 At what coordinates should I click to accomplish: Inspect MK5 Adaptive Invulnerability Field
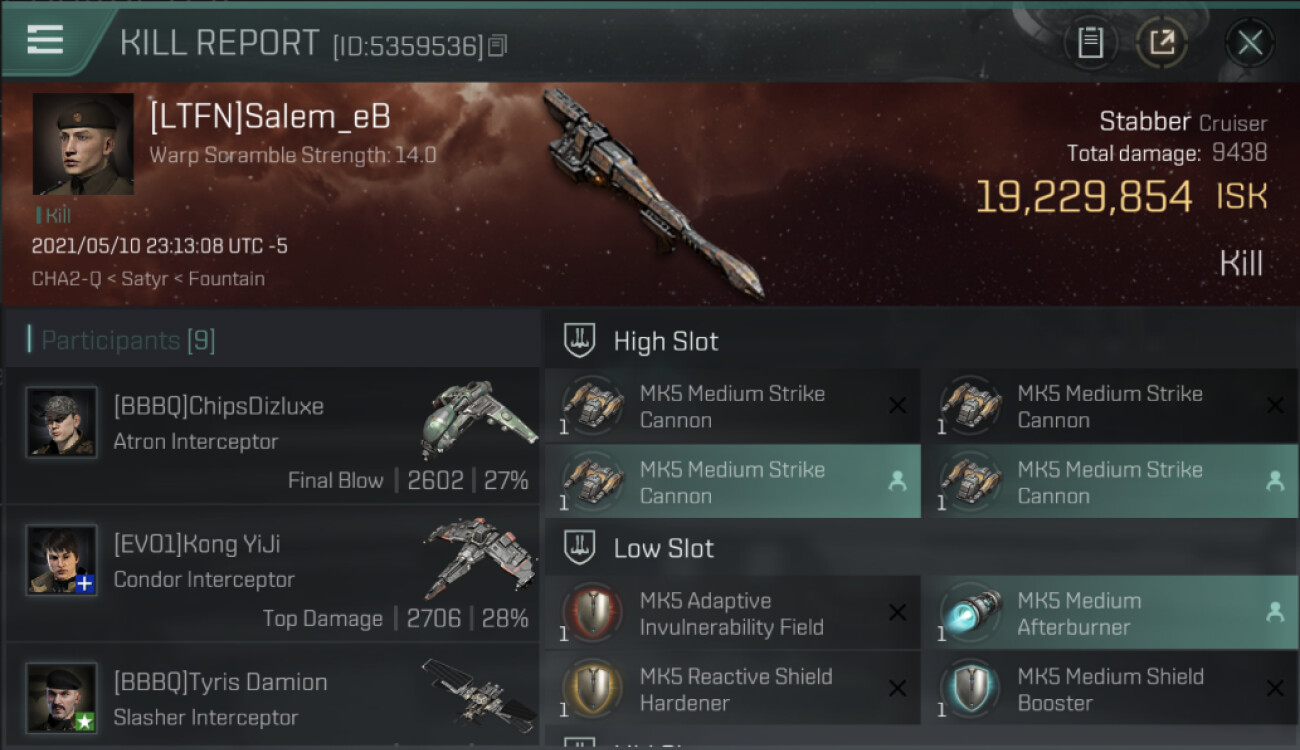tap(732, 613)
